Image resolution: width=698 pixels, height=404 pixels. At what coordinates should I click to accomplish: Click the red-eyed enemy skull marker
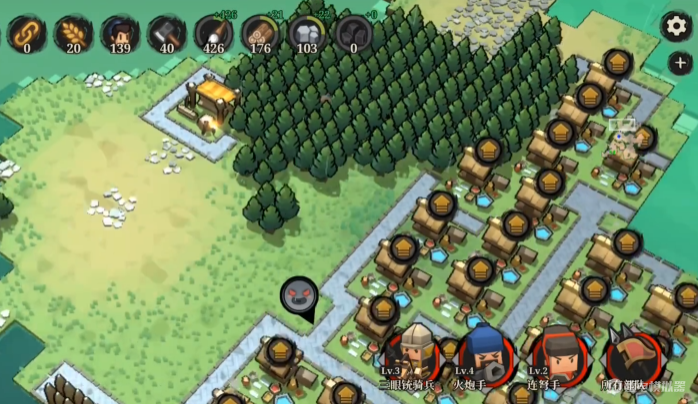pos(298,295)
